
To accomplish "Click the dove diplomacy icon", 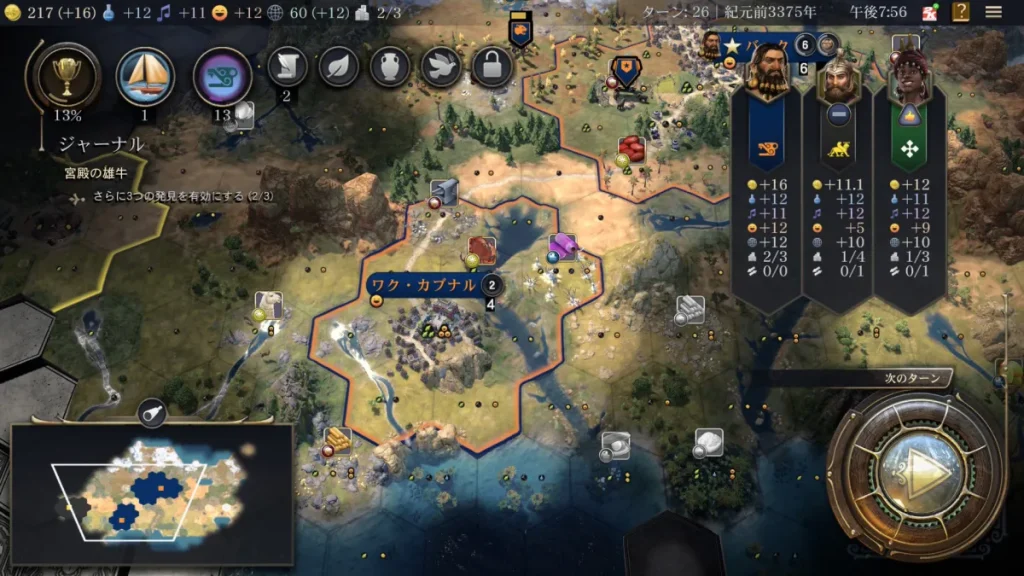I will tap(441, 67).
